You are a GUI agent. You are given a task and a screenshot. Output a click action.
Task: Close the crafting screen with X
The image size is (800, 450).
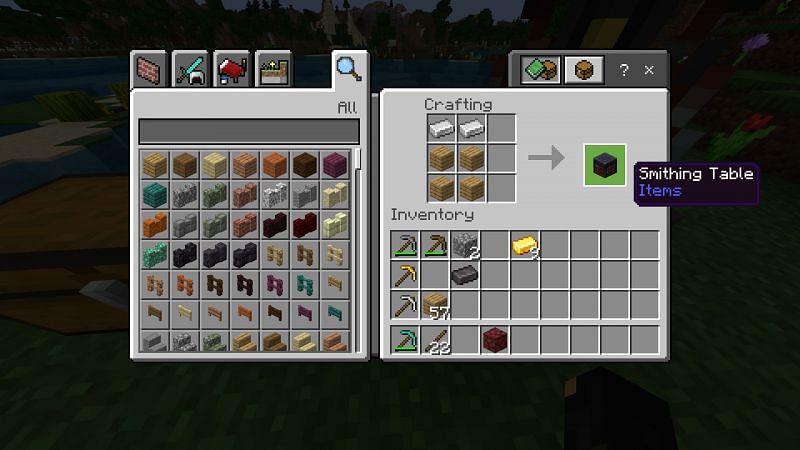tap(649, 70)
